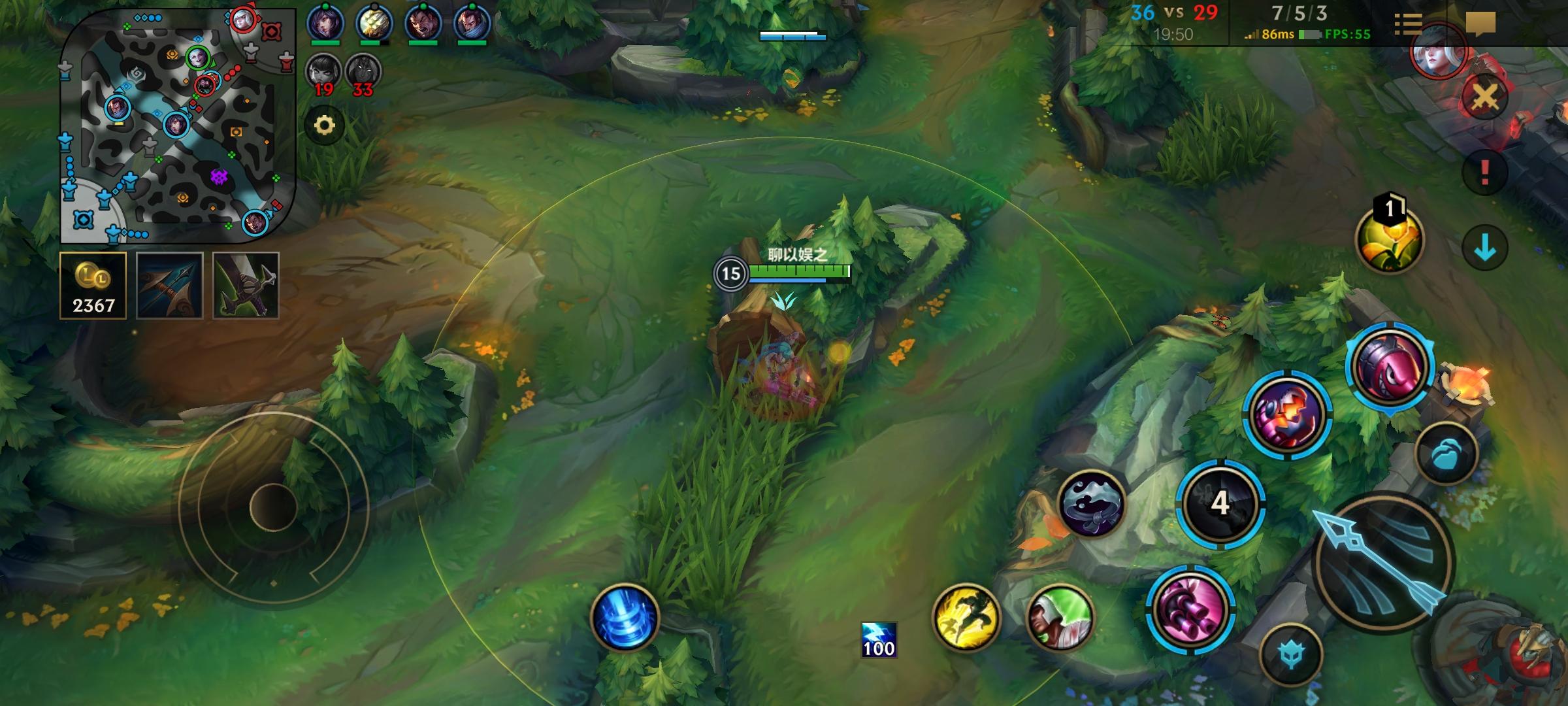Tap the ability on cooldown showing 4
The height and width of the screenshot is (706, 1568).
1220,503
